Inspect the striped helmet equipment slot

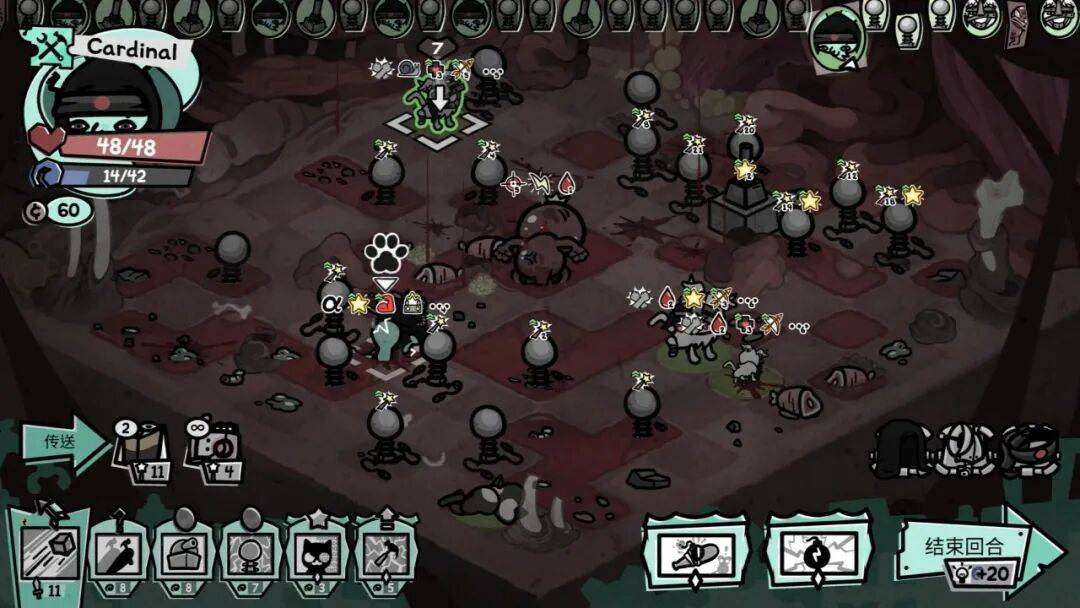[x=965, y=446]
